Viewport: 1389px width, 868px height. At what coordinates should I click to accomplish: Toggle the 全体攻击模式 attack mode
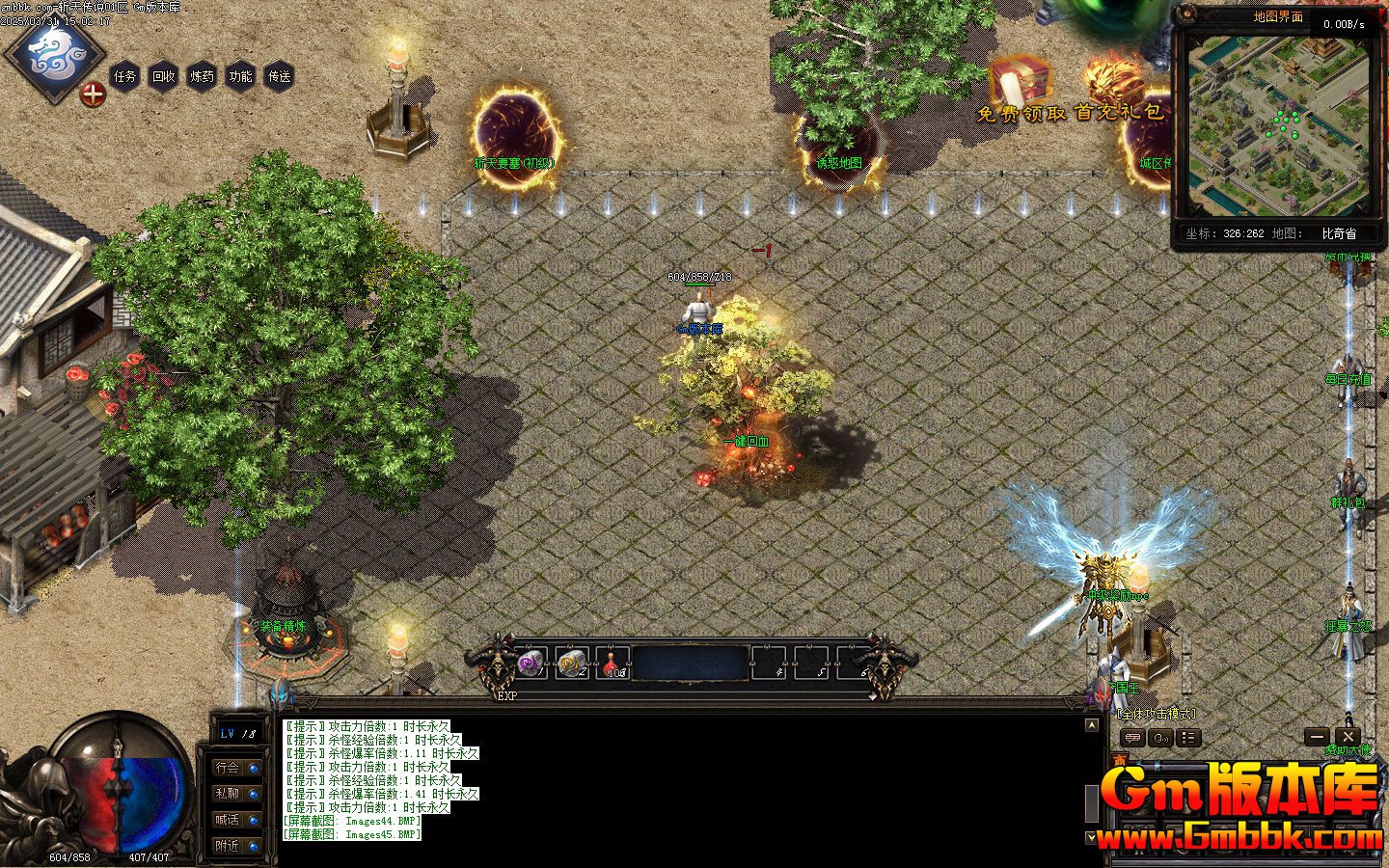pos(1156,714)
